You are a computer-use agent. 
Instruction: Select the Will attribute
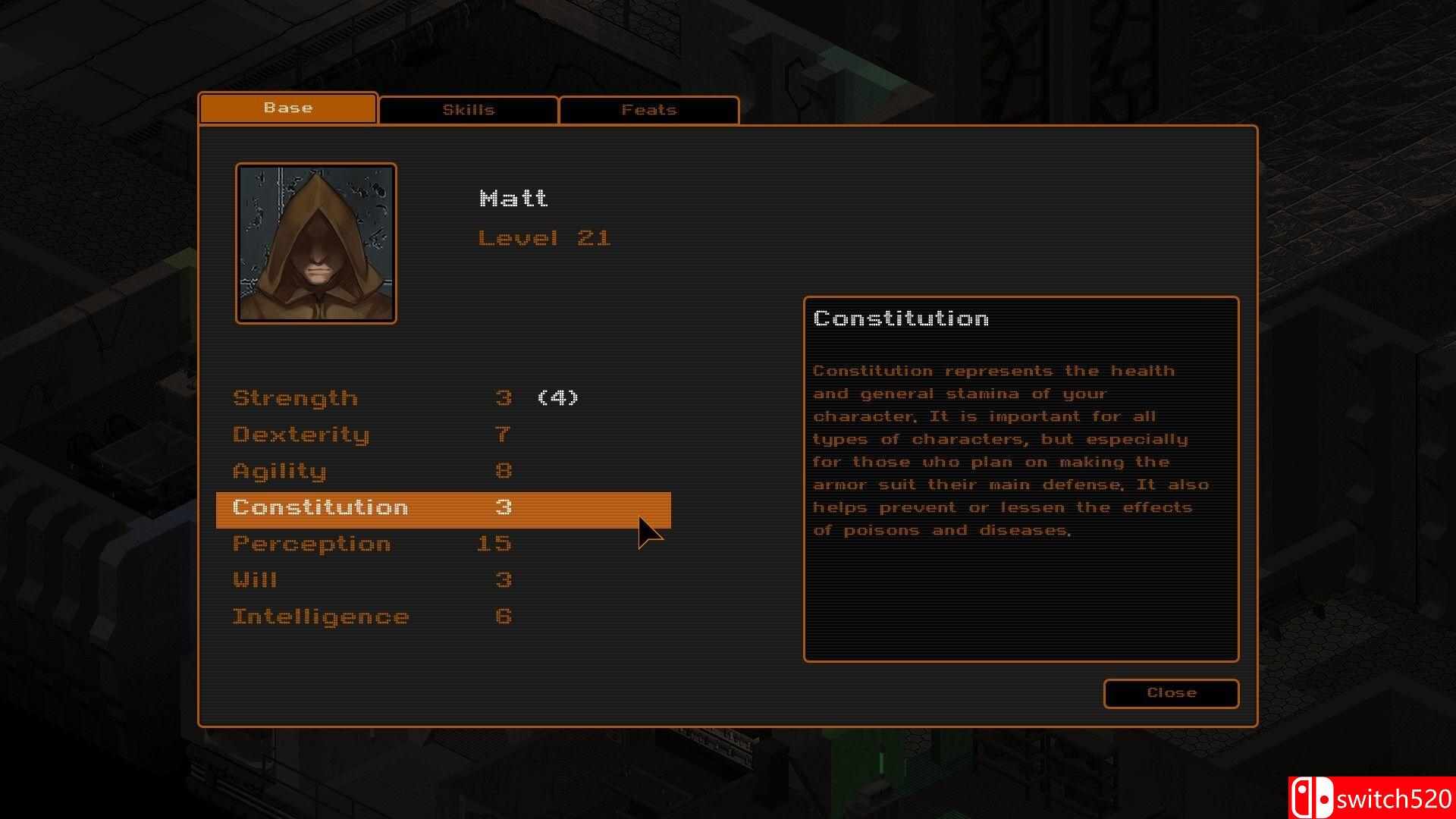pos(254,579)
